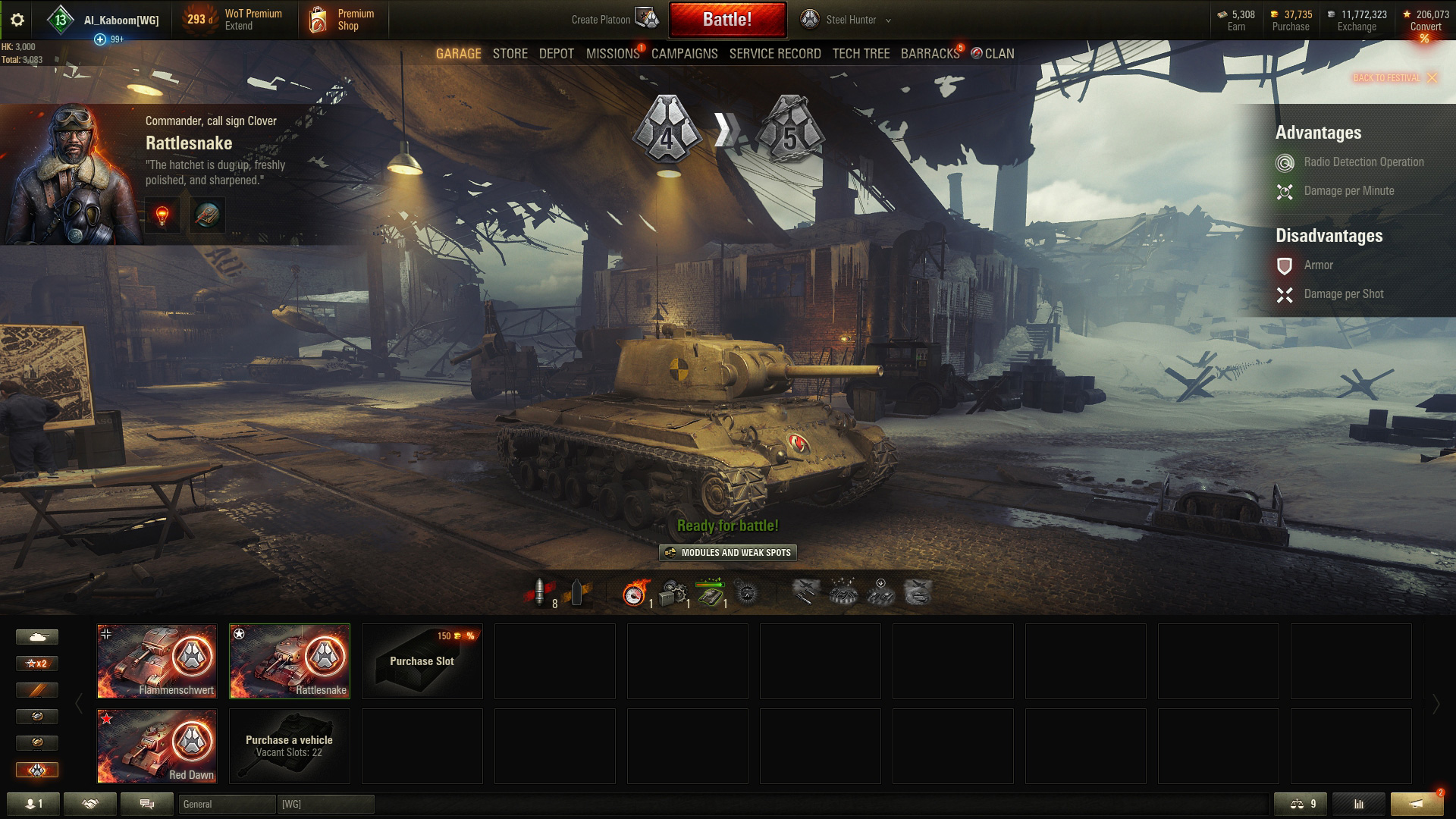Image resolution: width=1456 pixels, height=819 pixels.
Task: Open the Tech Tree
Action: [861, 54]
